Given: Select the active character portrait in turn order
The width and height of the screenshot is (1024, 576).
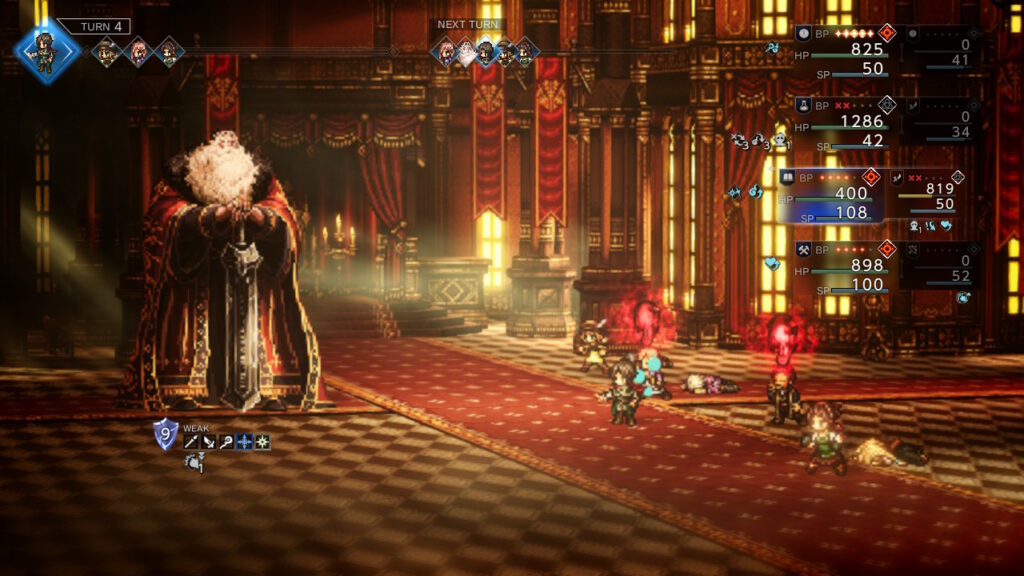Looking at the screenshot, I should [x=46, y=50].
